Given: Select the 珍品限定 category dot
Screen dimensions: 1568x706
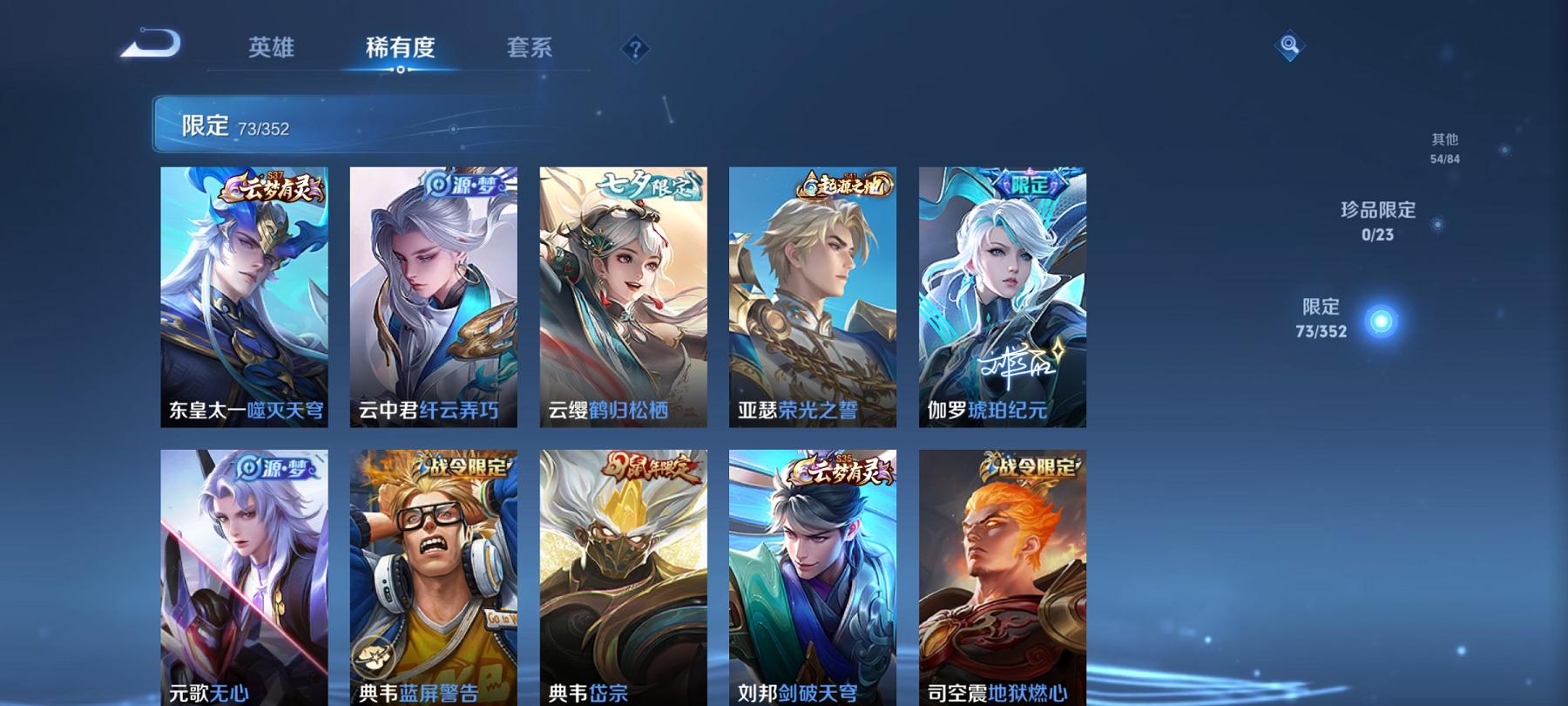Looking at the screenshot, I should point(1437,222).
